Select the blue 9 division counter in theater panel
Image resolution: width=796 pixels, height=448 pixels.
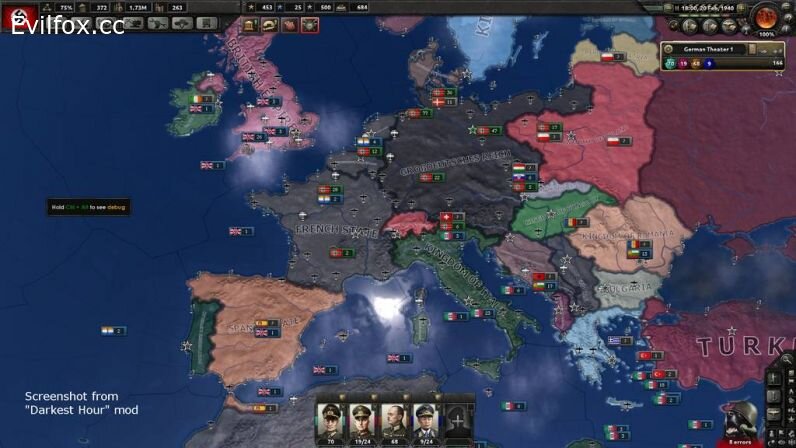(711, 63)
